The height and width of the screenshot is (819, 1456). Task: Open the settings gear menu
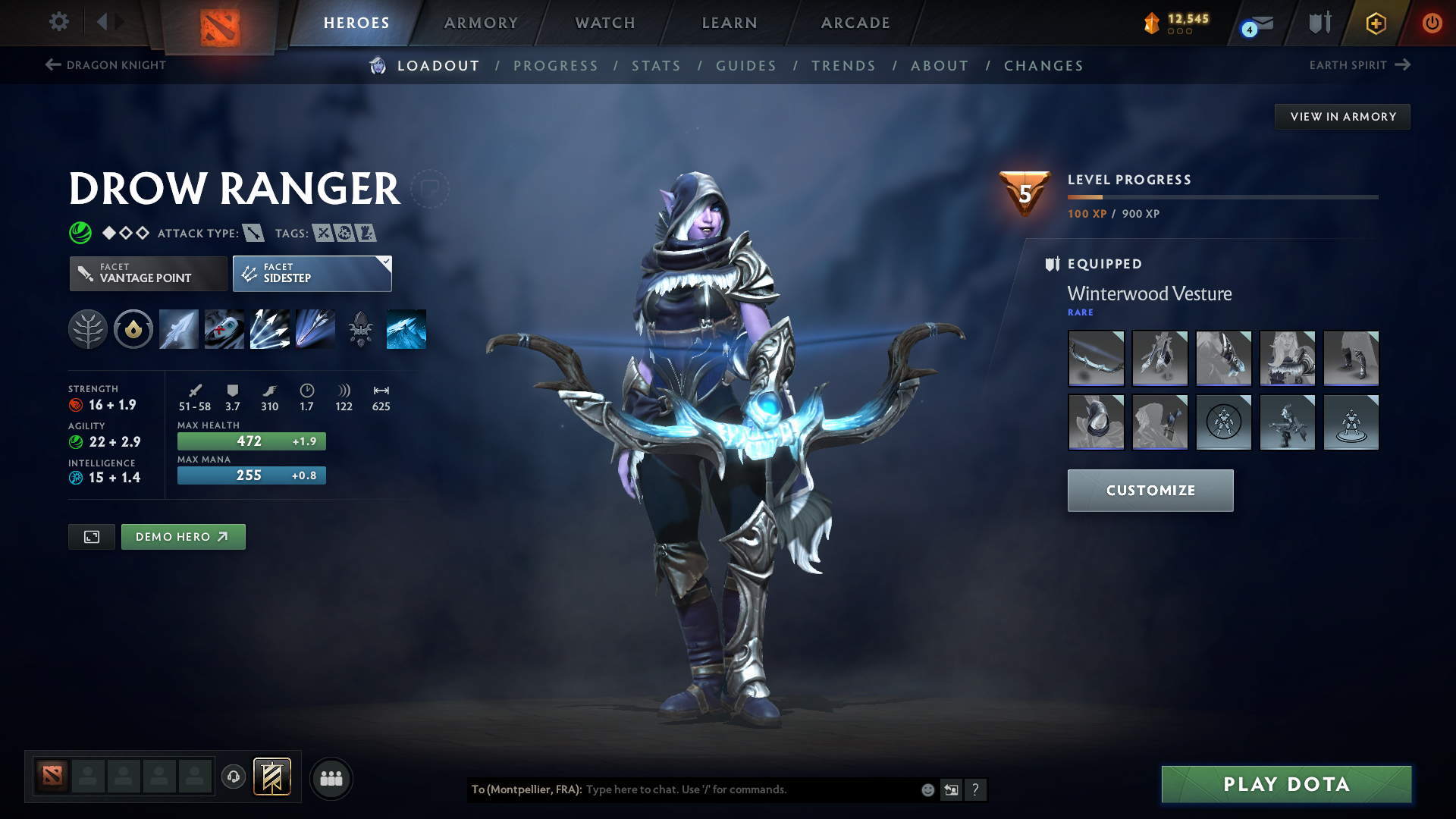[59, 22]
